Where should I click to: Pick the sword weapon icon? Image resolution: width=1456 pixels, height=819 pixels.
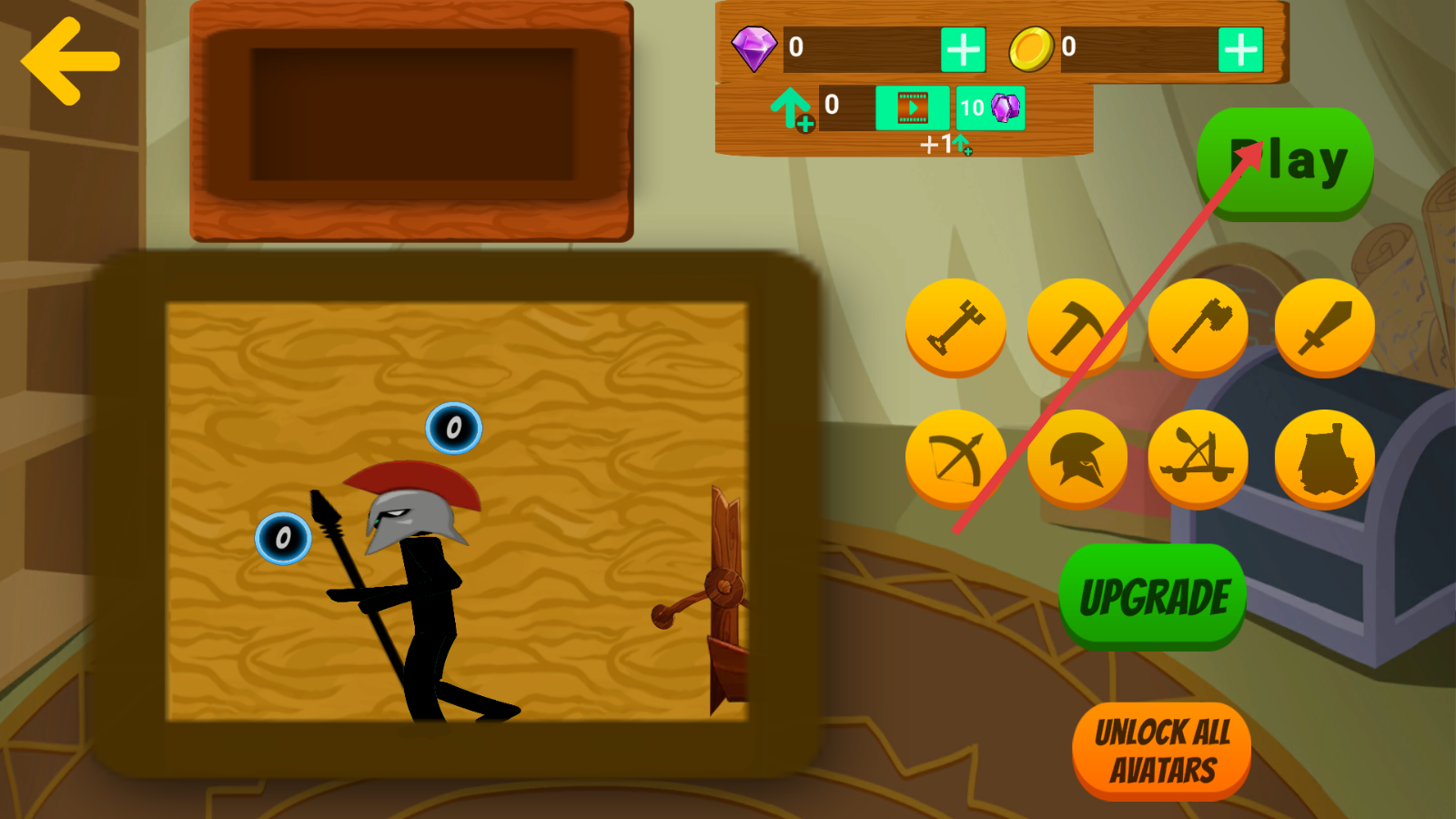coord(1325,327)
